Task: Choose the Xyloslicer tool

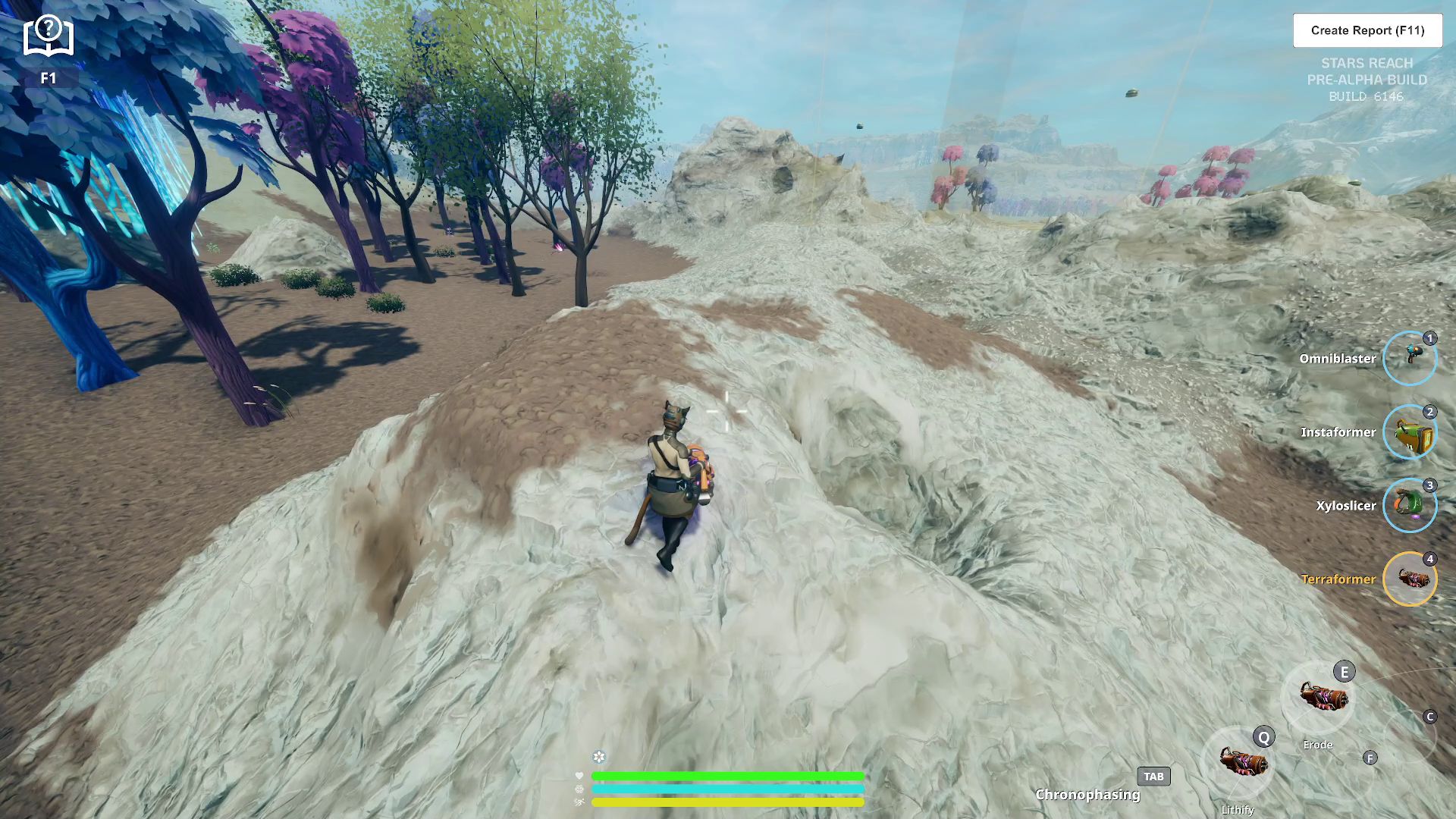Action: point(1409,505)
